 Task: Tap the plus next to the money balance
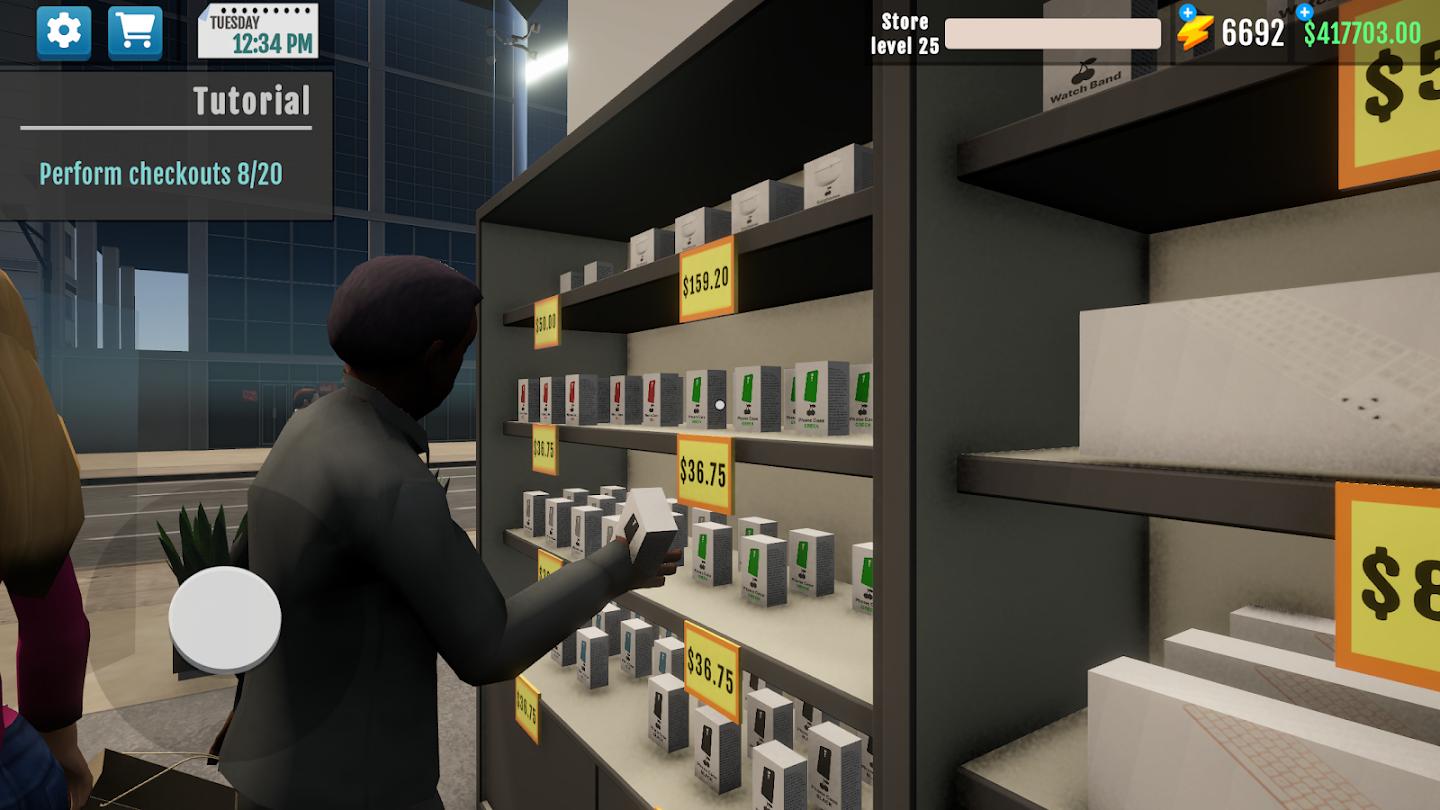pyautogui.click(x=1302, y=14)
